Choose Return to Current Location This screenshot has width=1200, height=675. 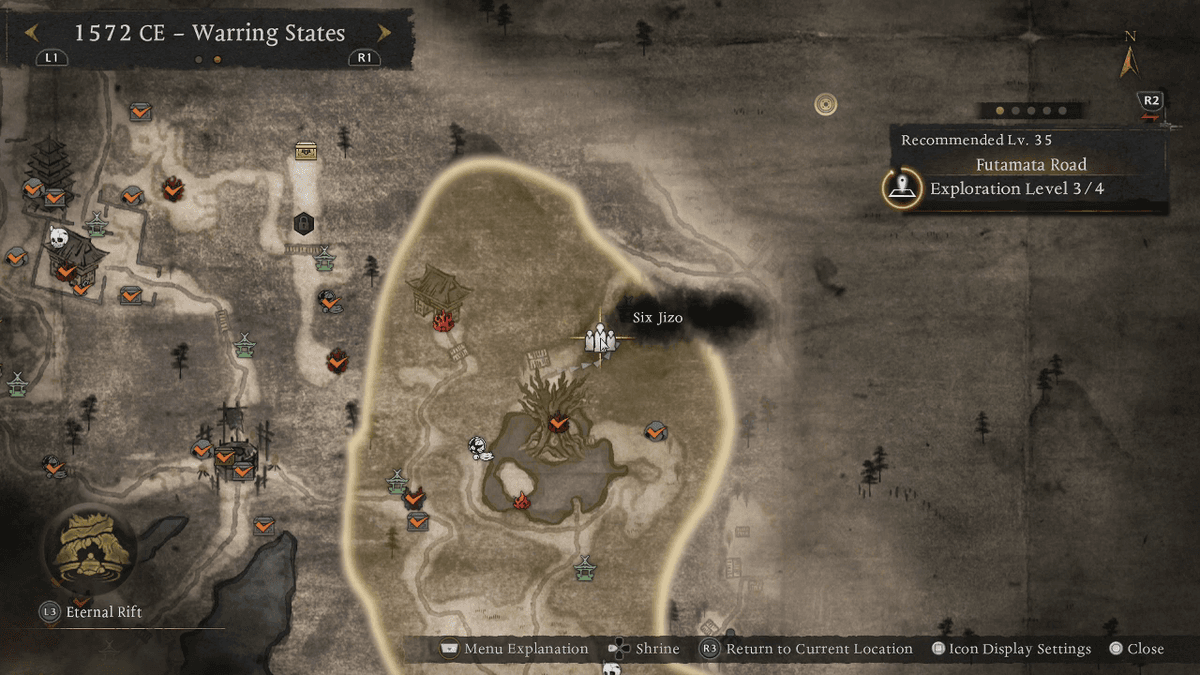[x=808, y=649]
